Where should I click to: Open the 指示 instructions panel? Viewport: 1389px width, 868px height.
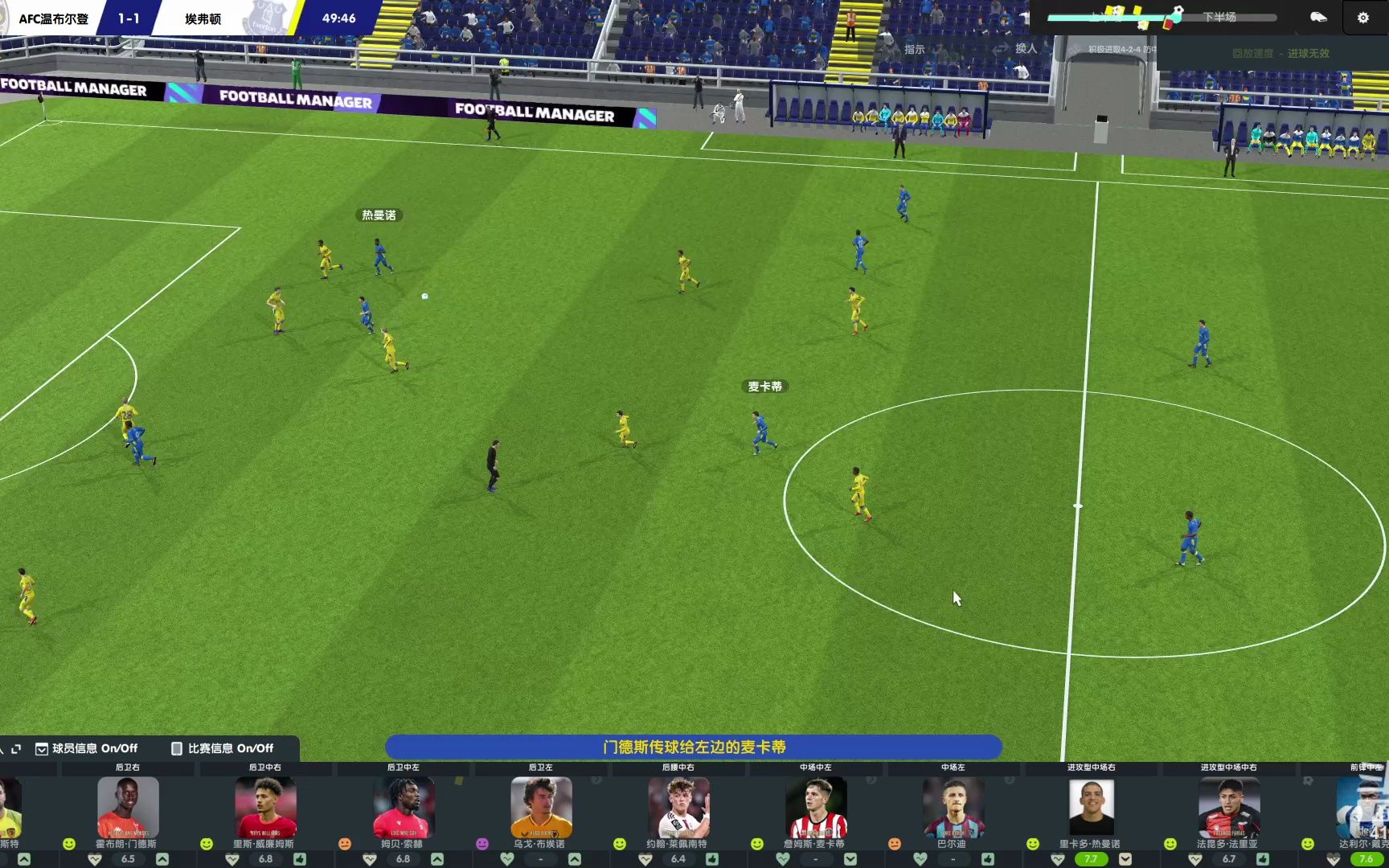click(x=914, y=49)
